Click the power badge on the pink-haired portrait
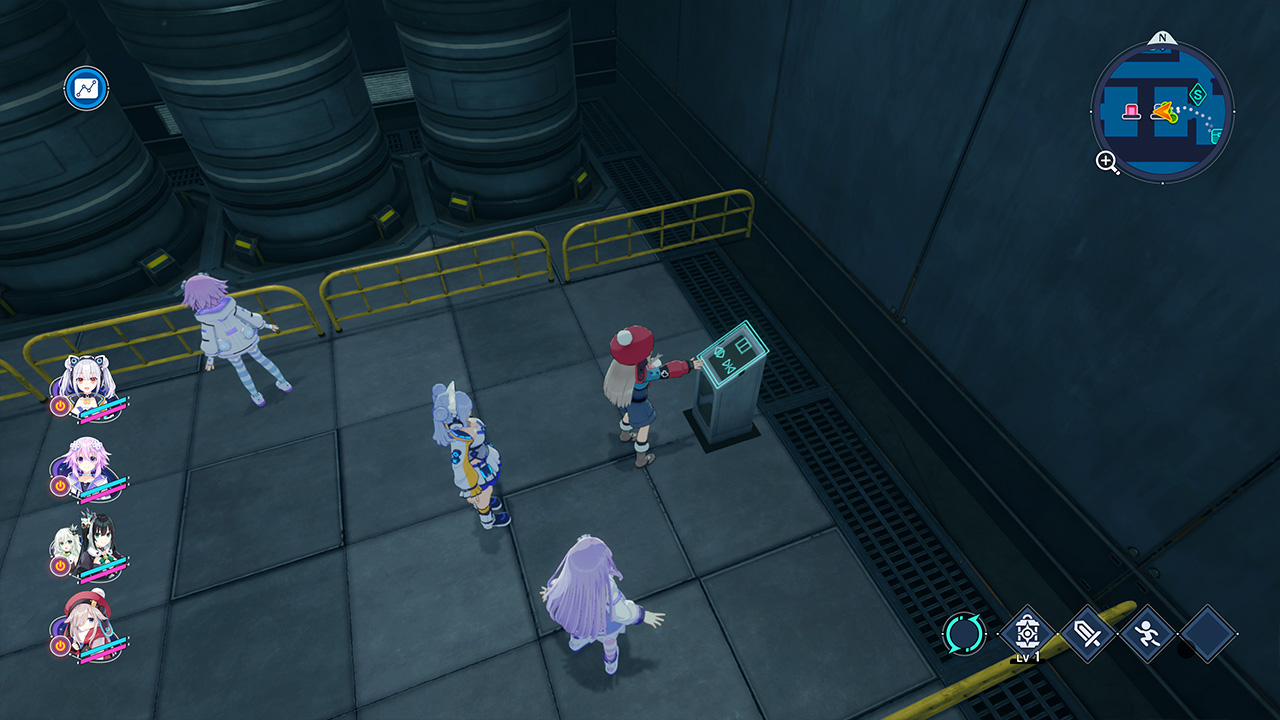 tap(60, 486)
